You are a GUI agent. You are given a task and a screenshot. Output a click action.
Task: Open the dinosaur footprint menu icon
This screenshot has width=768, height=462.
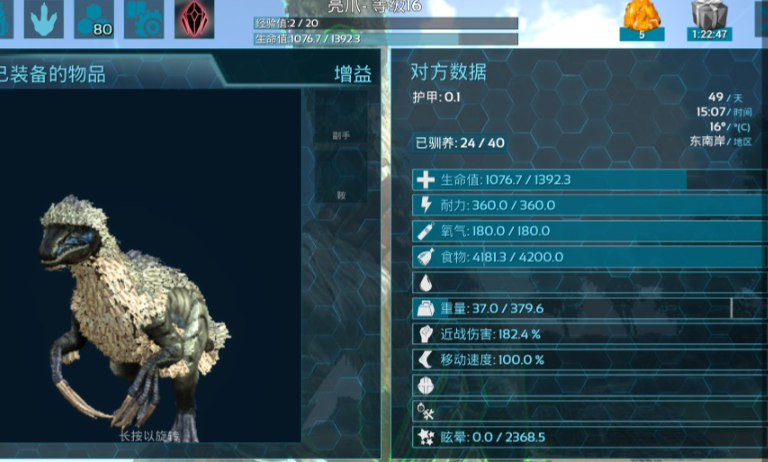click(42, 17)
